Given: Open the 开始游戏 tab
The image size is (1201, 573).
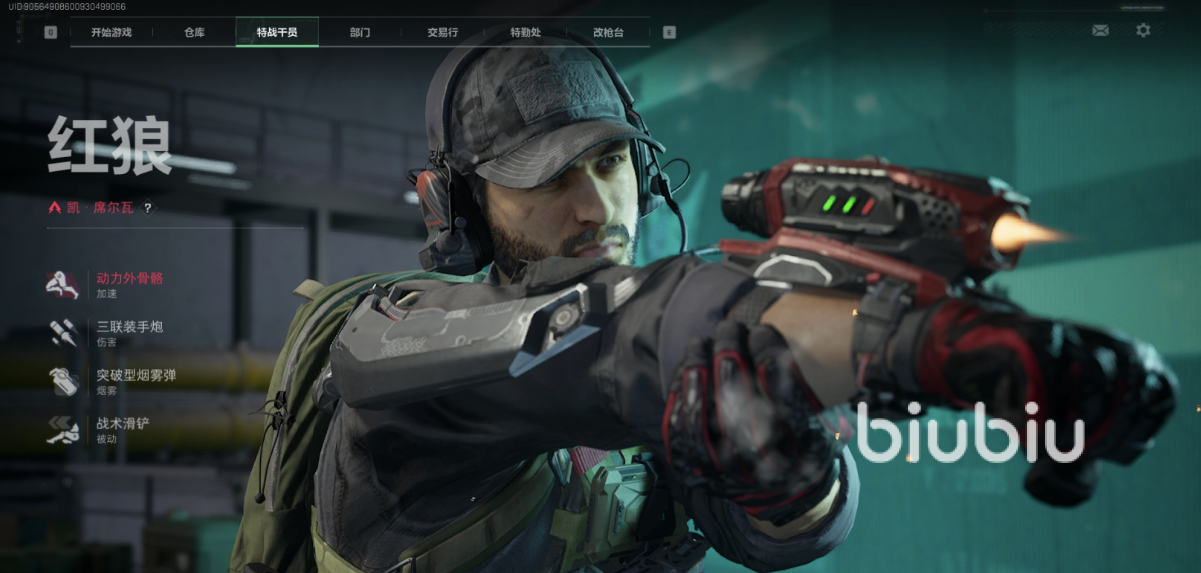Looking at the screenshot, I should pos(111,32).
